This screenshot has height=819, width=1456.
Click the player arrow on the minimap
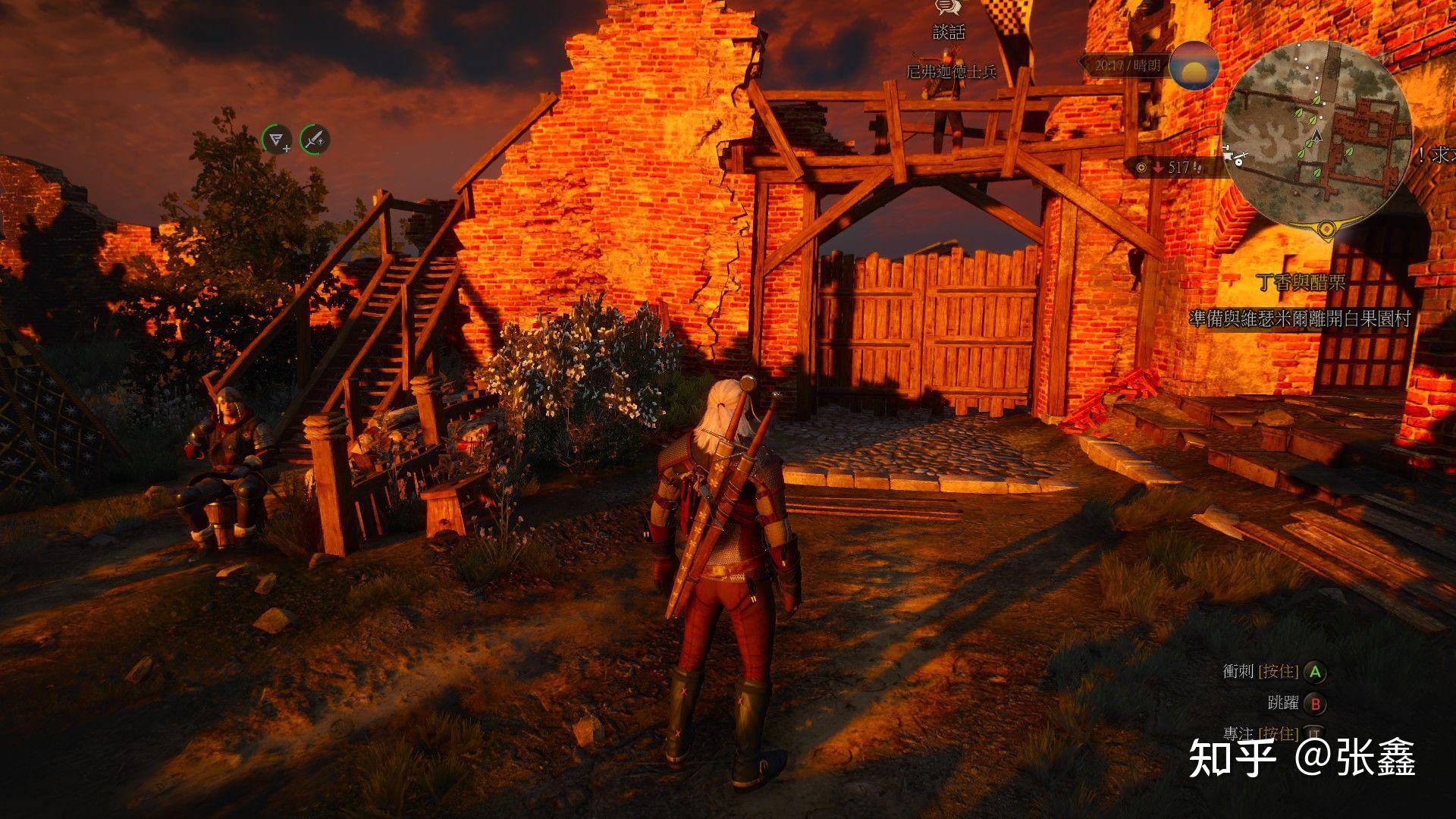[x=1318, y=137]
